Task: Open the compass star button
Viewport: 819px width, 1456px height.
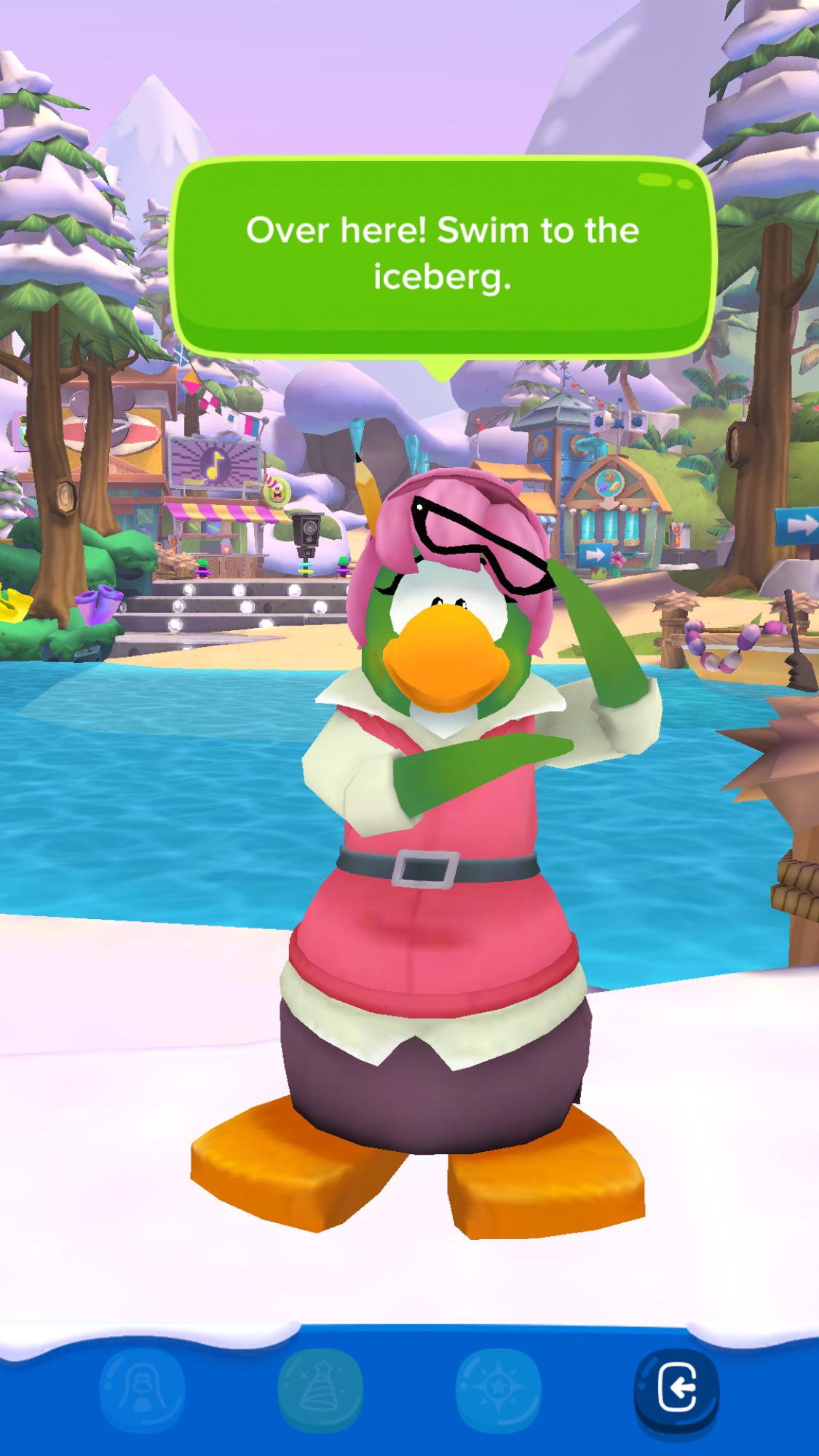Action: [499, 1388]
